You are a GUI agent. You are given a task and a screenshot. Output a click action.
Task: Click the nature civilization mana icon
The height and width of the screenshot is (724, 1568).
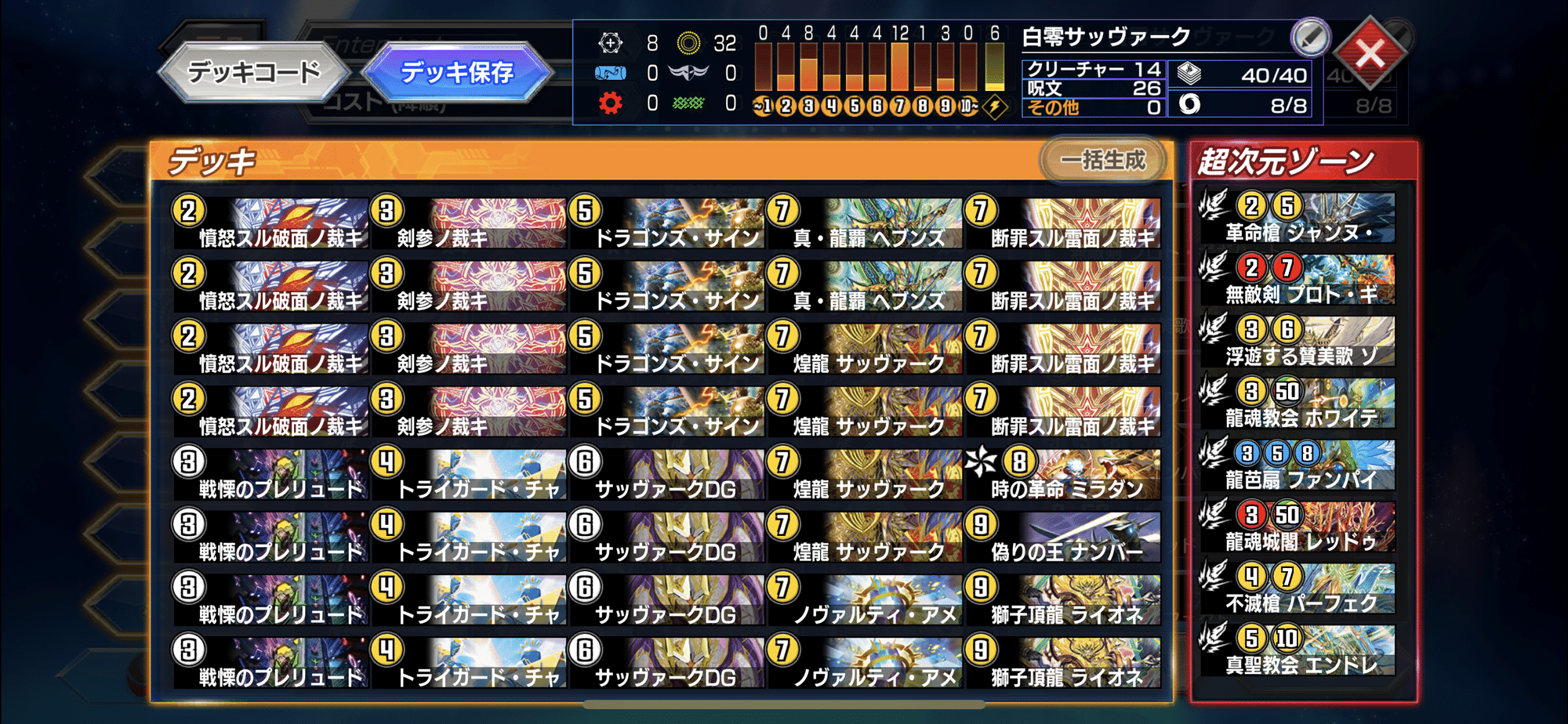pyautogui.click(x=688, y=104)
